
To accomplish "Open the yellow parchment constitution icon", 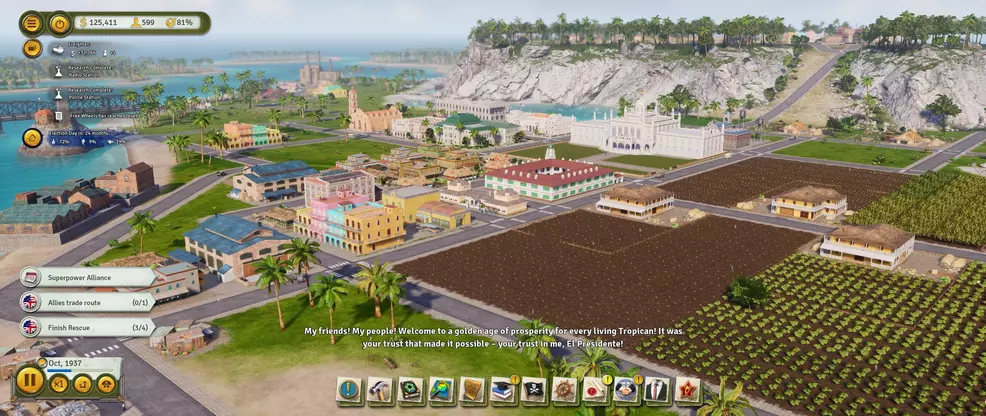I will (x=472, y=390).
